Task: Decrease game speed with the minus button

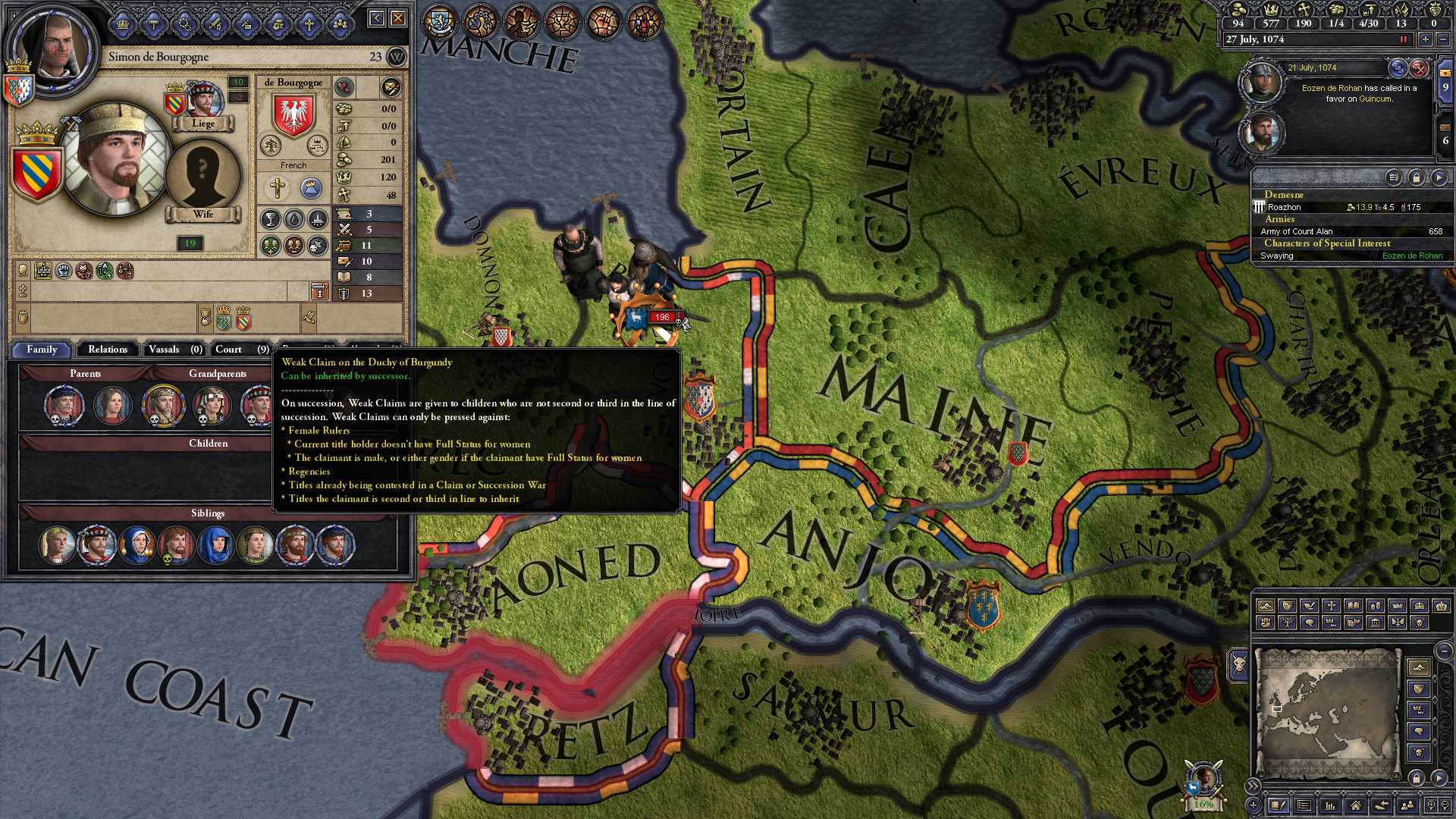Action: tap(1443, 39)
